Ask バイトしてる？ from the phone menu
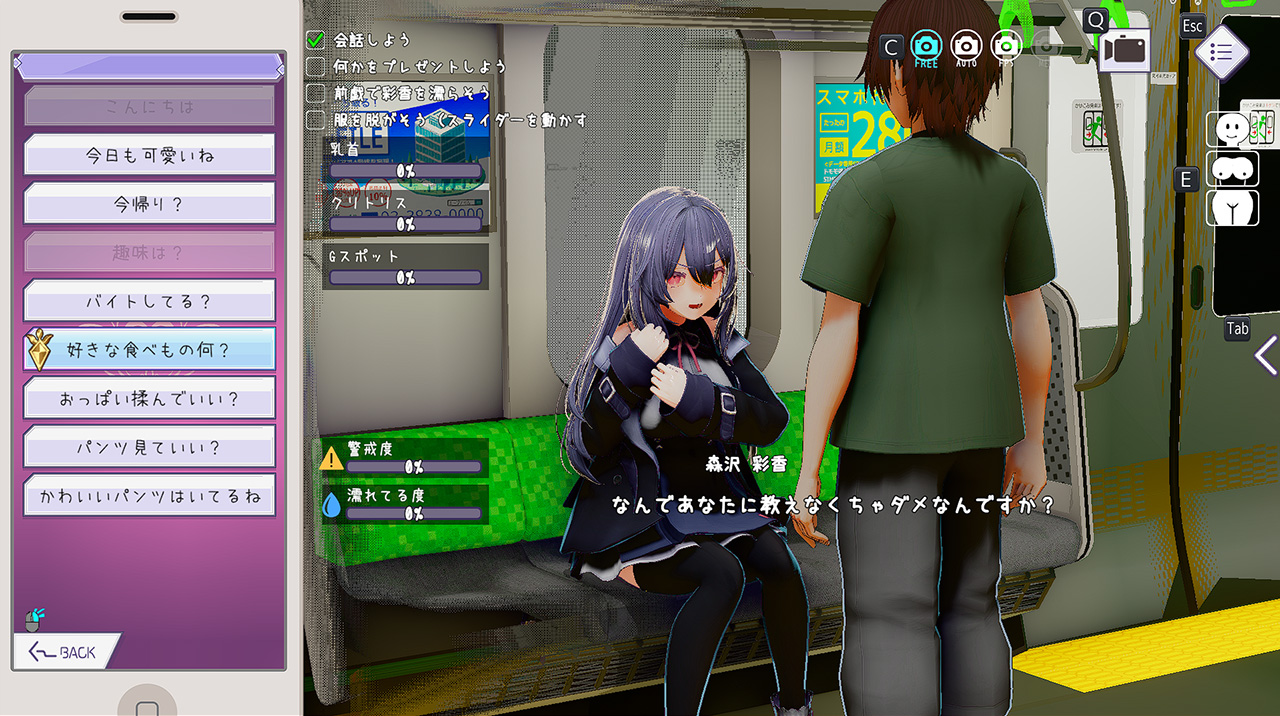 [x=149, y=301]
